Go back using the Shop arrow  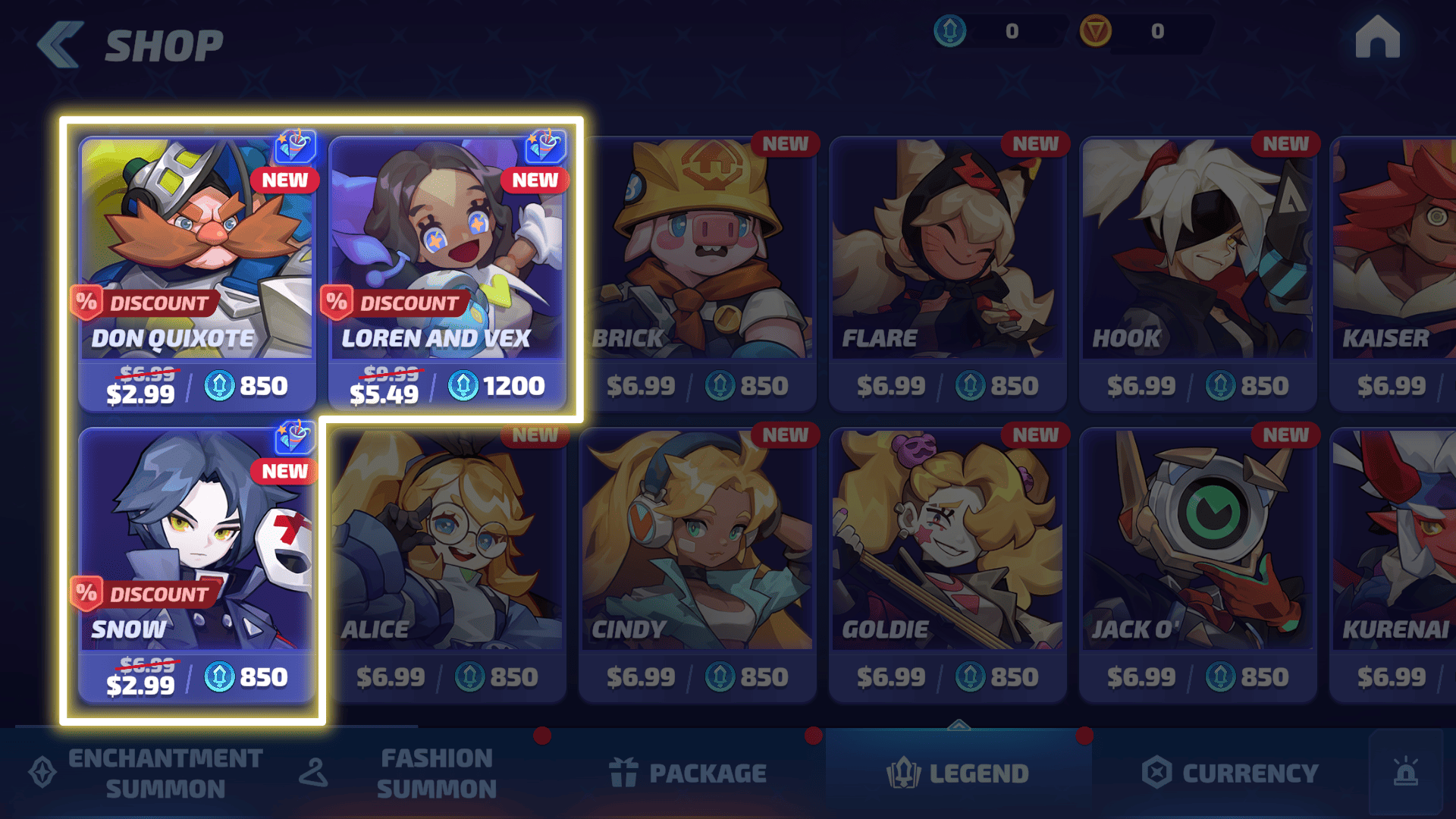tap(61, 45)
